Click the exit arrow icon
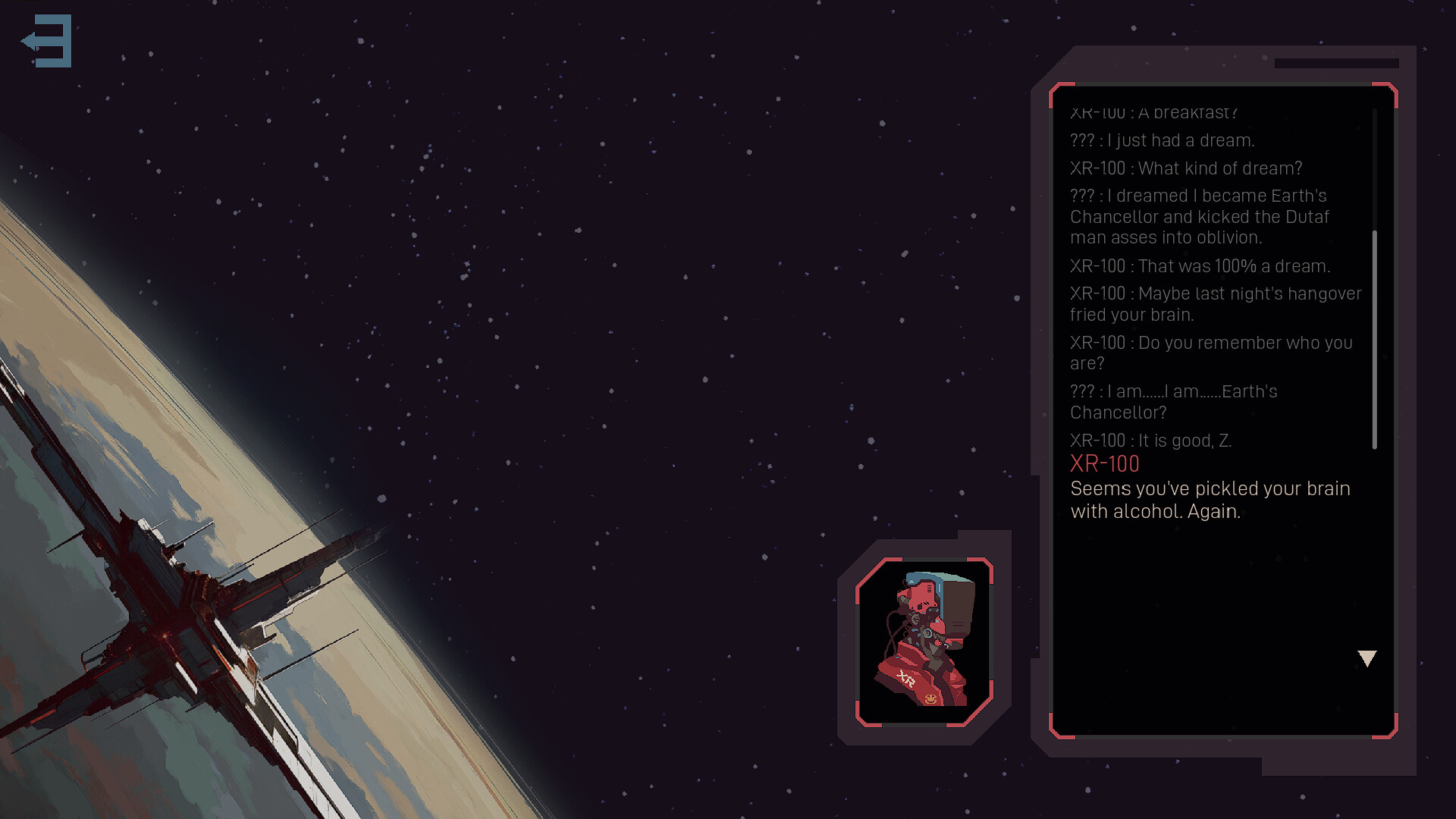The height and width of the screenshot is (819, 1456). (x=47, y=41)
